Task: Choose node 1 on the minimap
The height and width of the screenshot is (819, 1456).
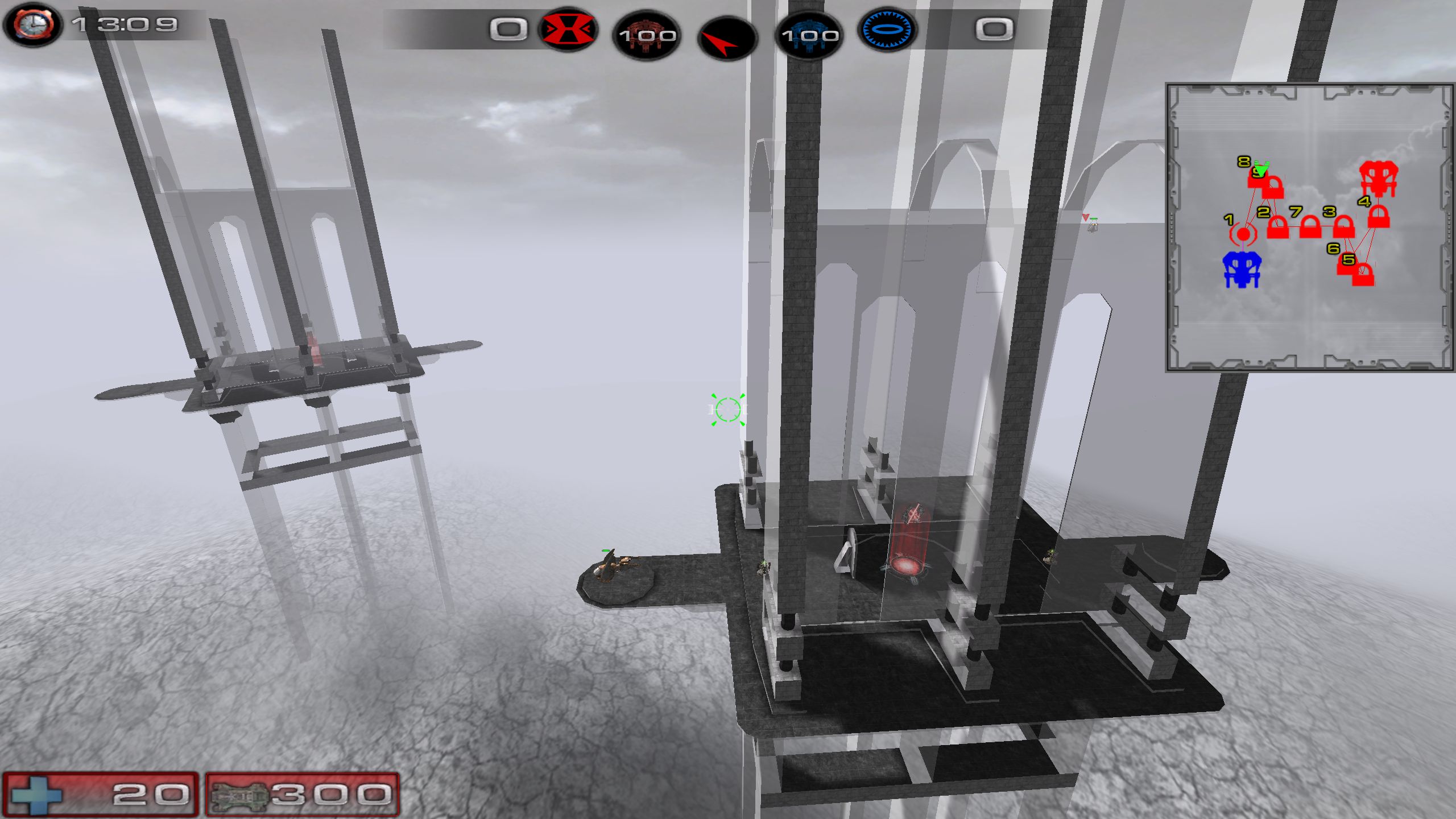Action: tap(1243, 234)
